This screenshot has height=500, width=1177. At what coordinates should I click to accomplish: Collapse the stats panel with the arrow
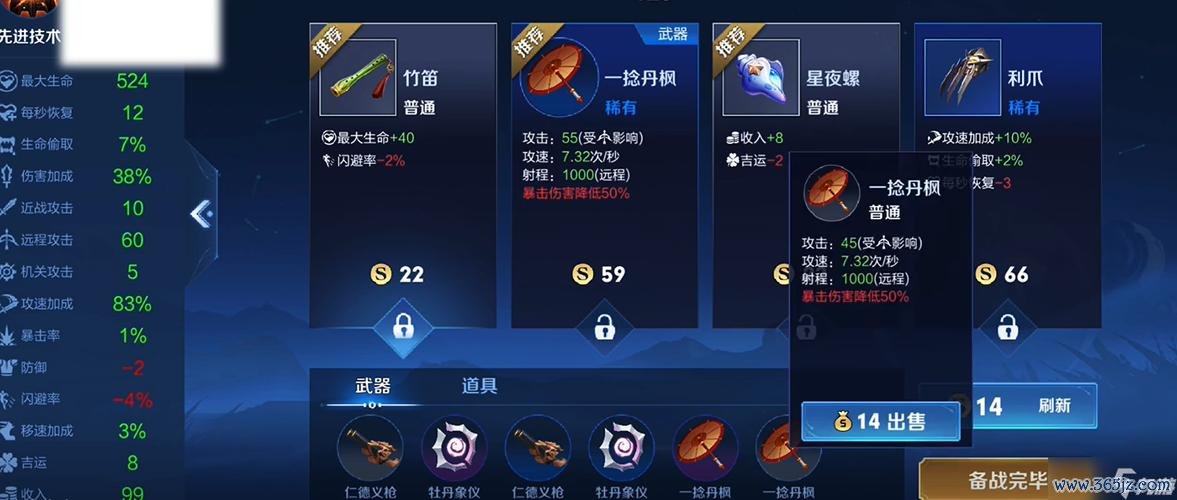[201, 213]
